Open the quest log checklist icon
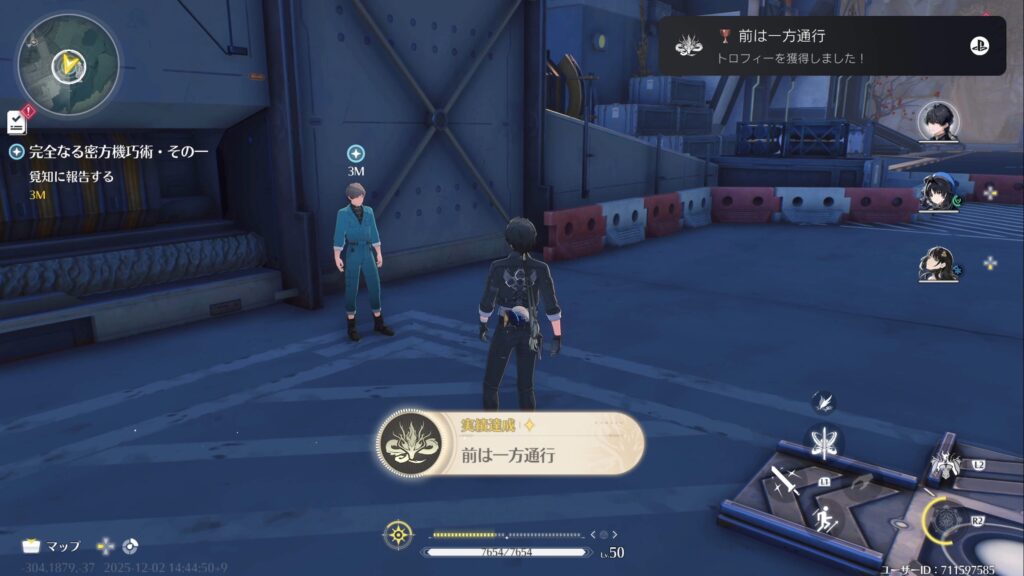The width and height of the screenshot is (1024, 576). coord(16,122)
